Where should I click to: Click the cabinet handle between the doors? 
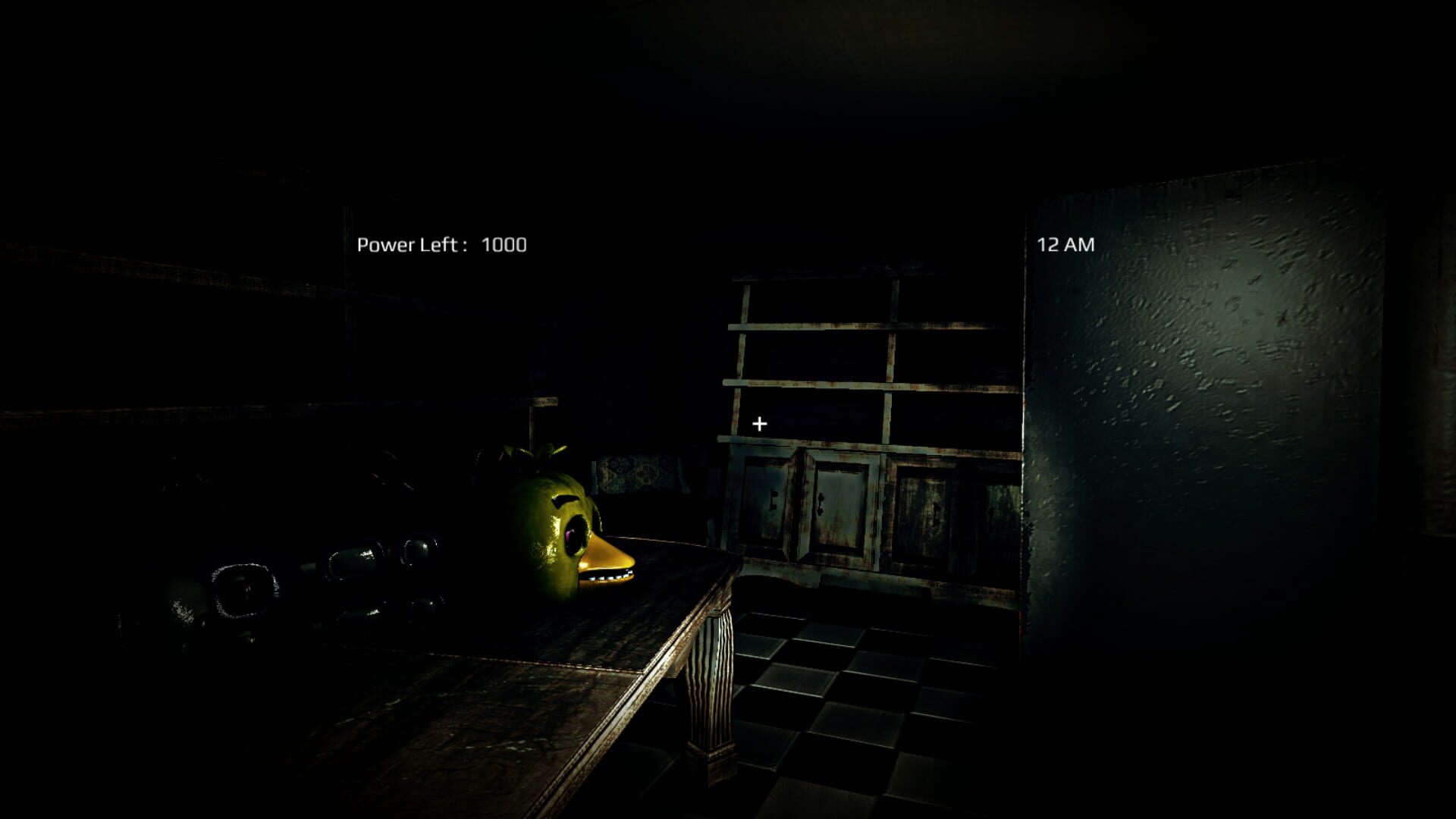[x=821, y=504]
